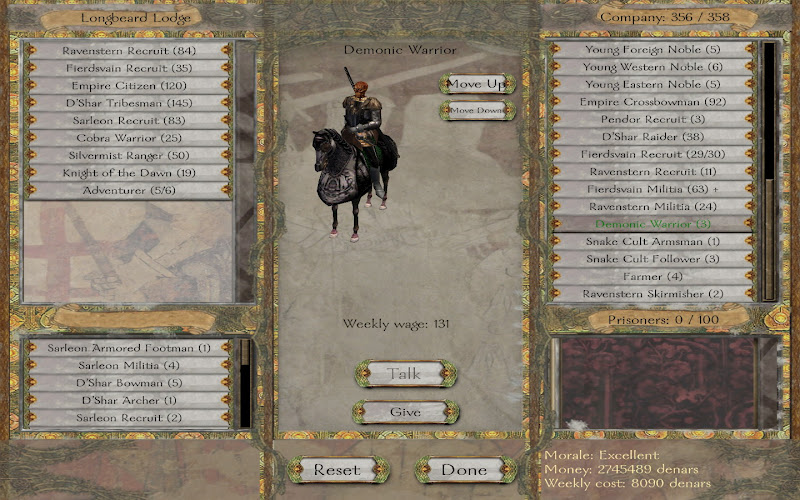Image resolution: width=800 pixels, height=500 pixels.
Task: Choose D'Shar Bowman (5)
Action: pos(128,382)
